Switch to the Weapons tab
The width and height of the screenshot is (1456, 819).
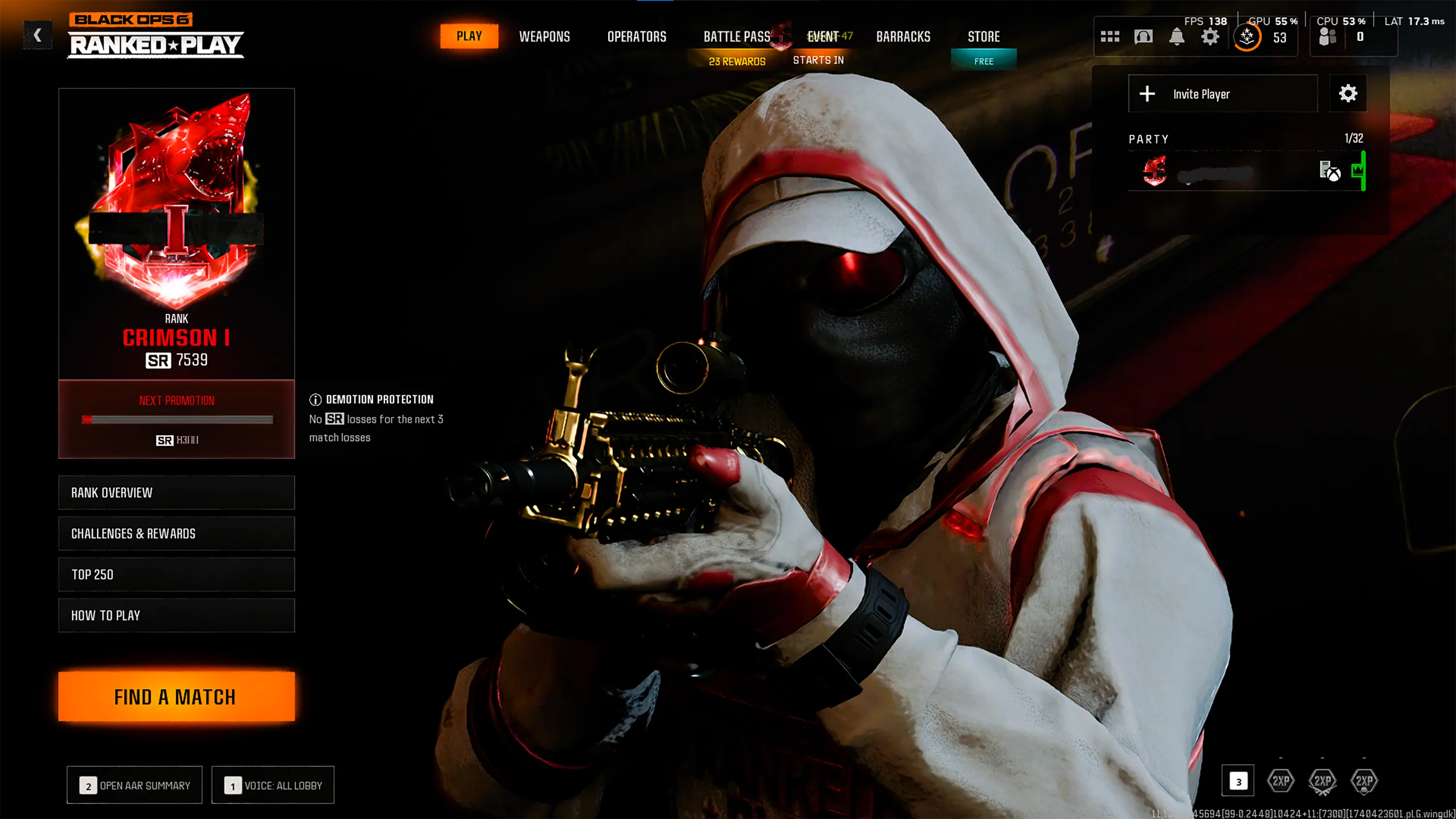[x=545, y=36]
